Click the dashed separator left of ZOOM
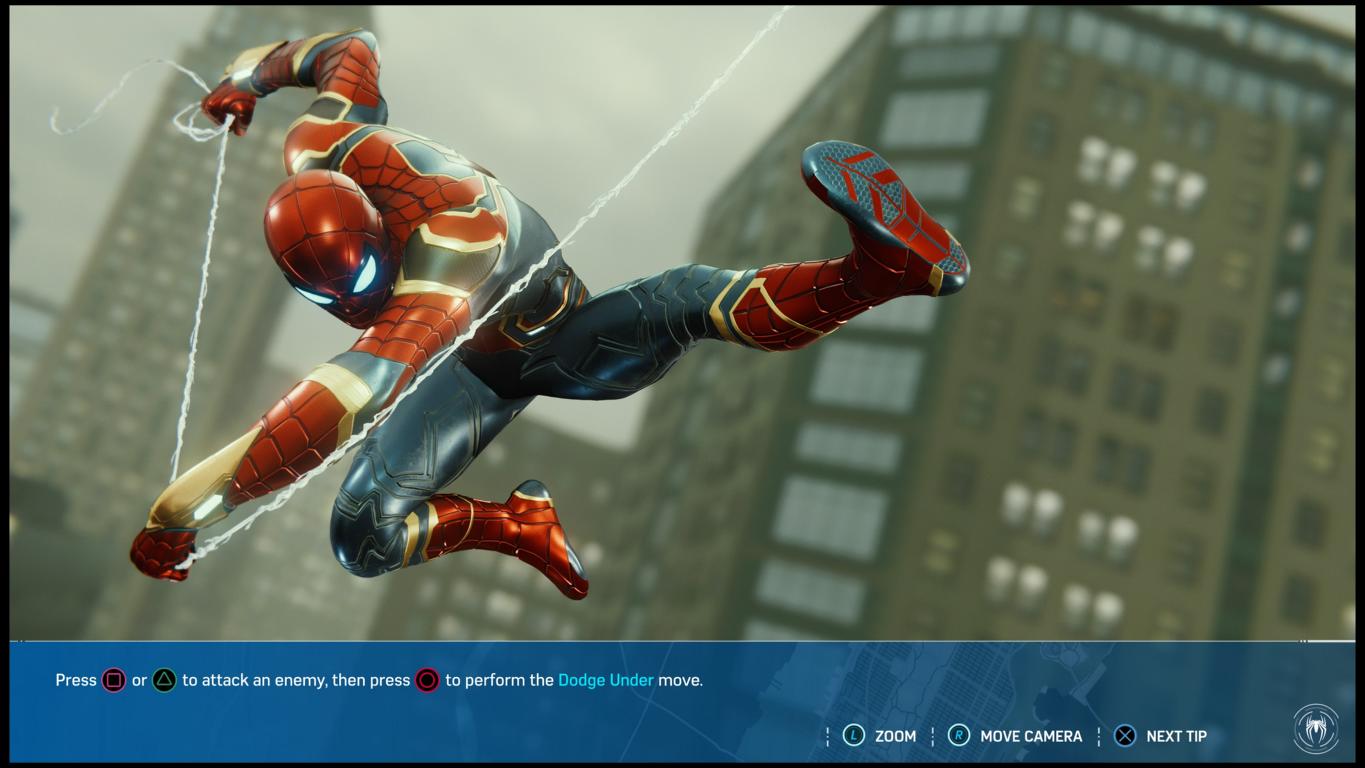The width and height of the screenshot is (1365, 768). point(827,736)
